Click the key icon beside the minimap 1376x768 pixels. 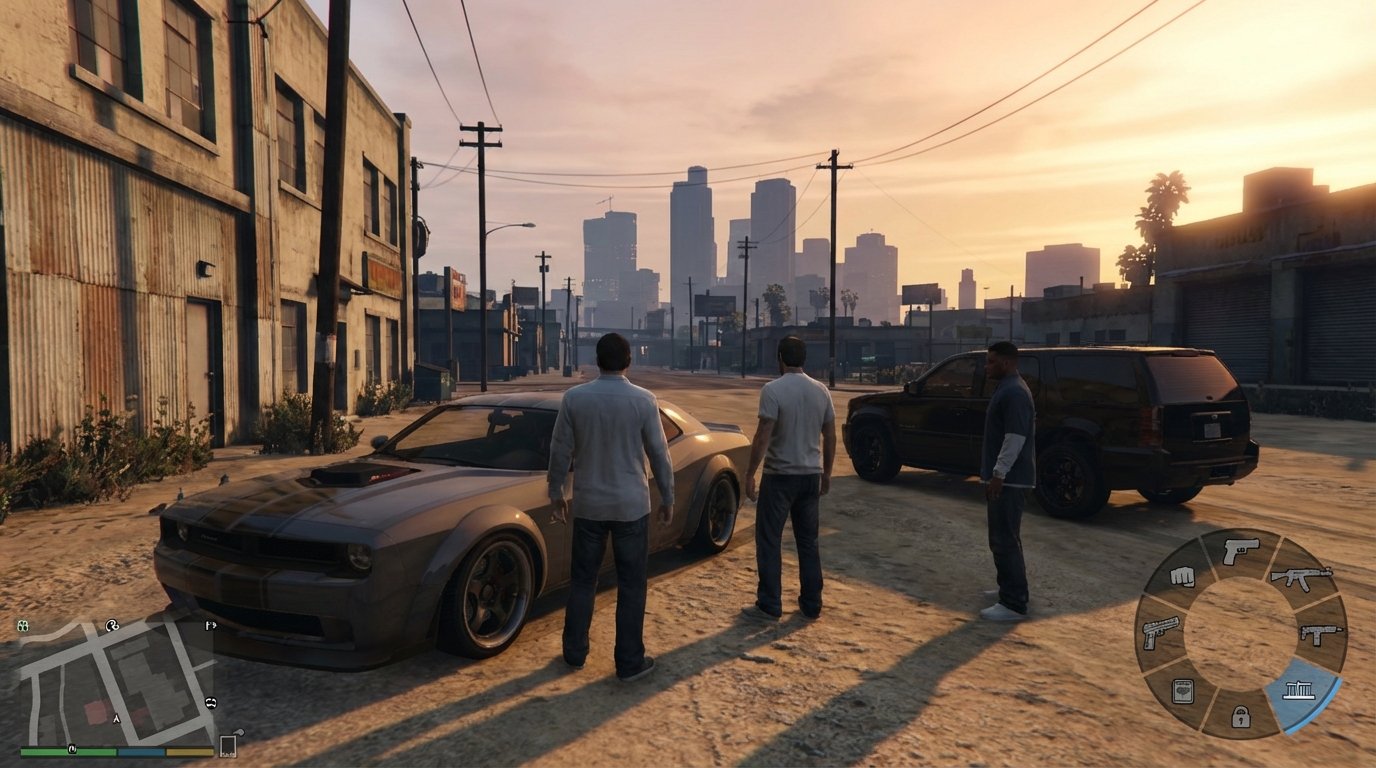tap(239, 732)
